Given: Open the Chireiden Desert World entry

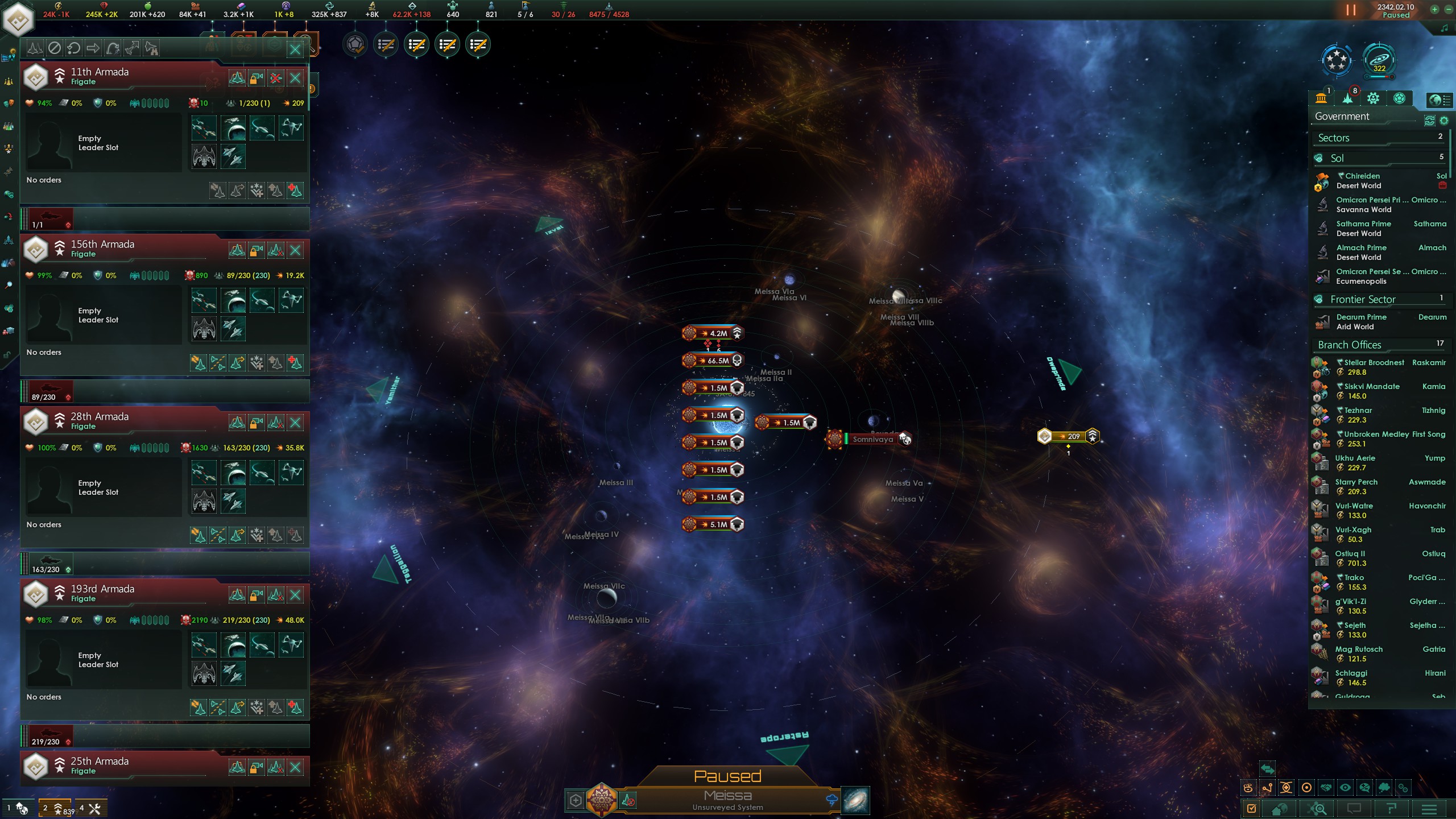Looking at the screenshot, I should [1360, 180].
